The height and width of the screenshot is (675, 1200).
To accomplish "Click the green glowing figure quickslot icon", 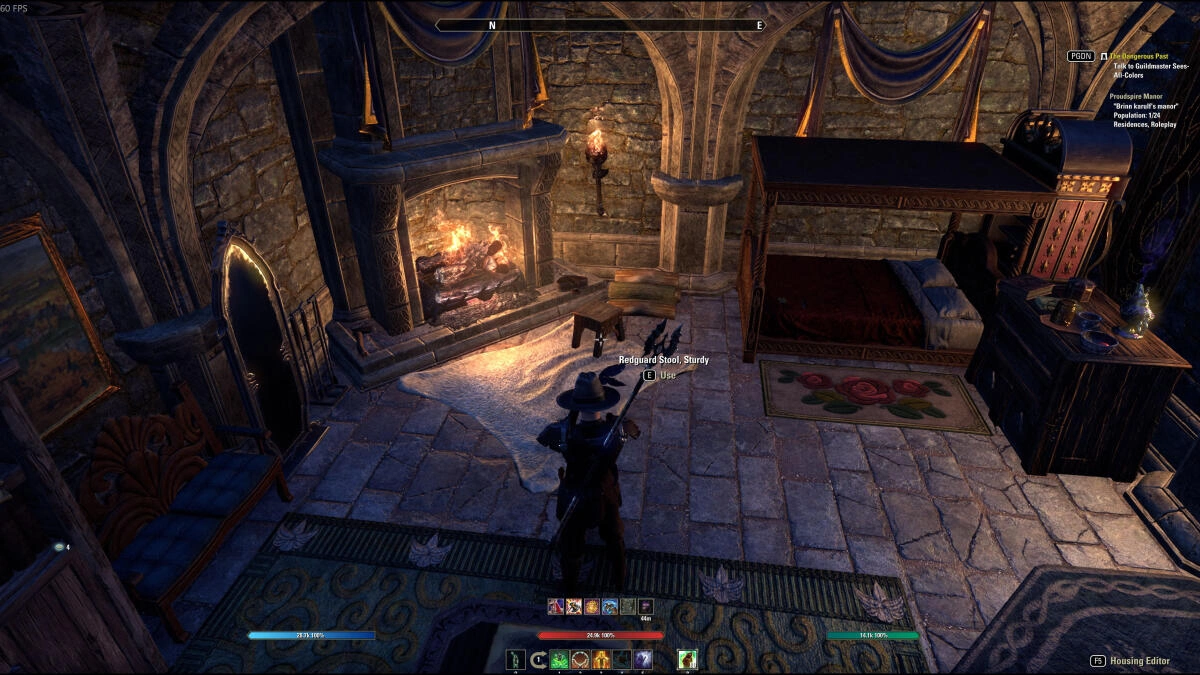I will (x=516, y=659).
